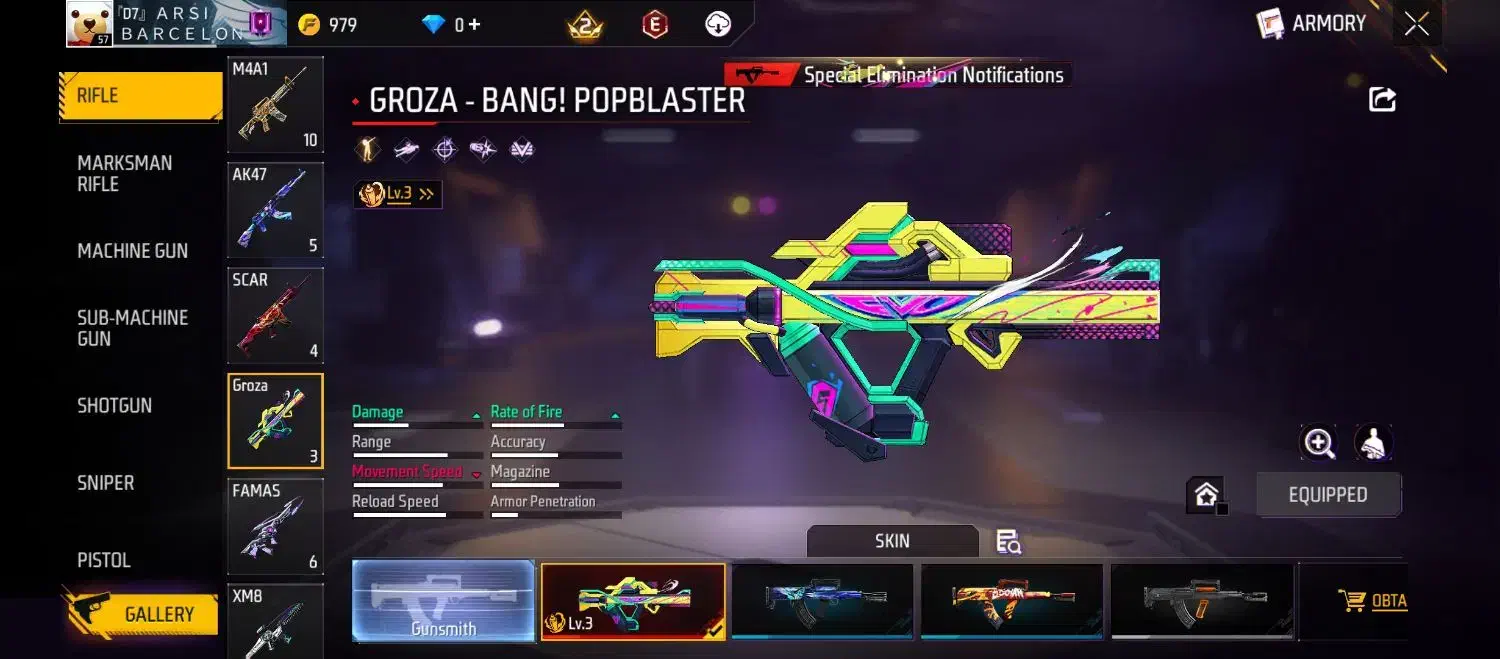The width and height of the screenshot is (1500, 659).
Task: Select the Marksman Rifle category
Action: [125, 174]
